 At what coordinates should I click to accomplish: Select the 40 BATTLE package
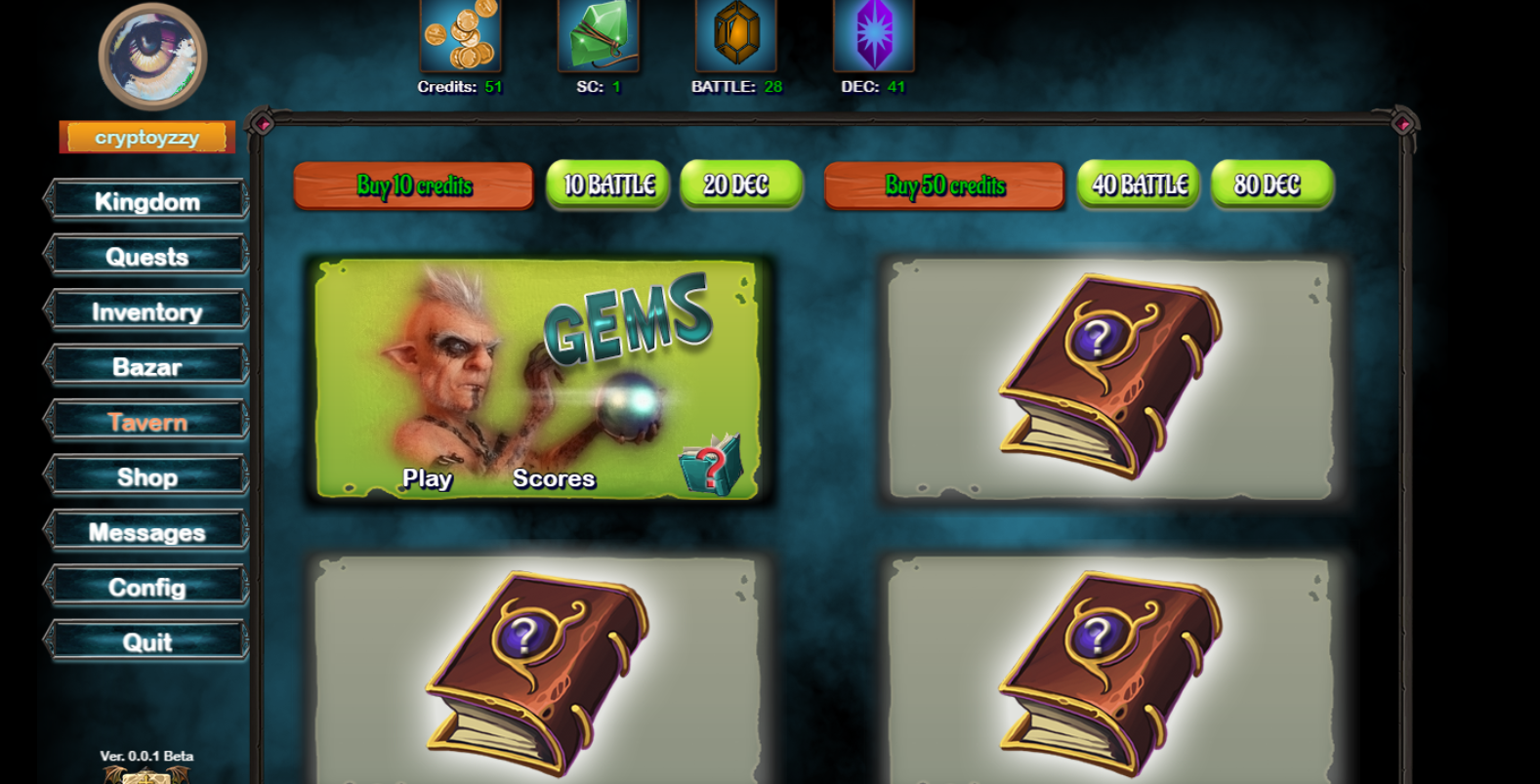[1137, 184]
